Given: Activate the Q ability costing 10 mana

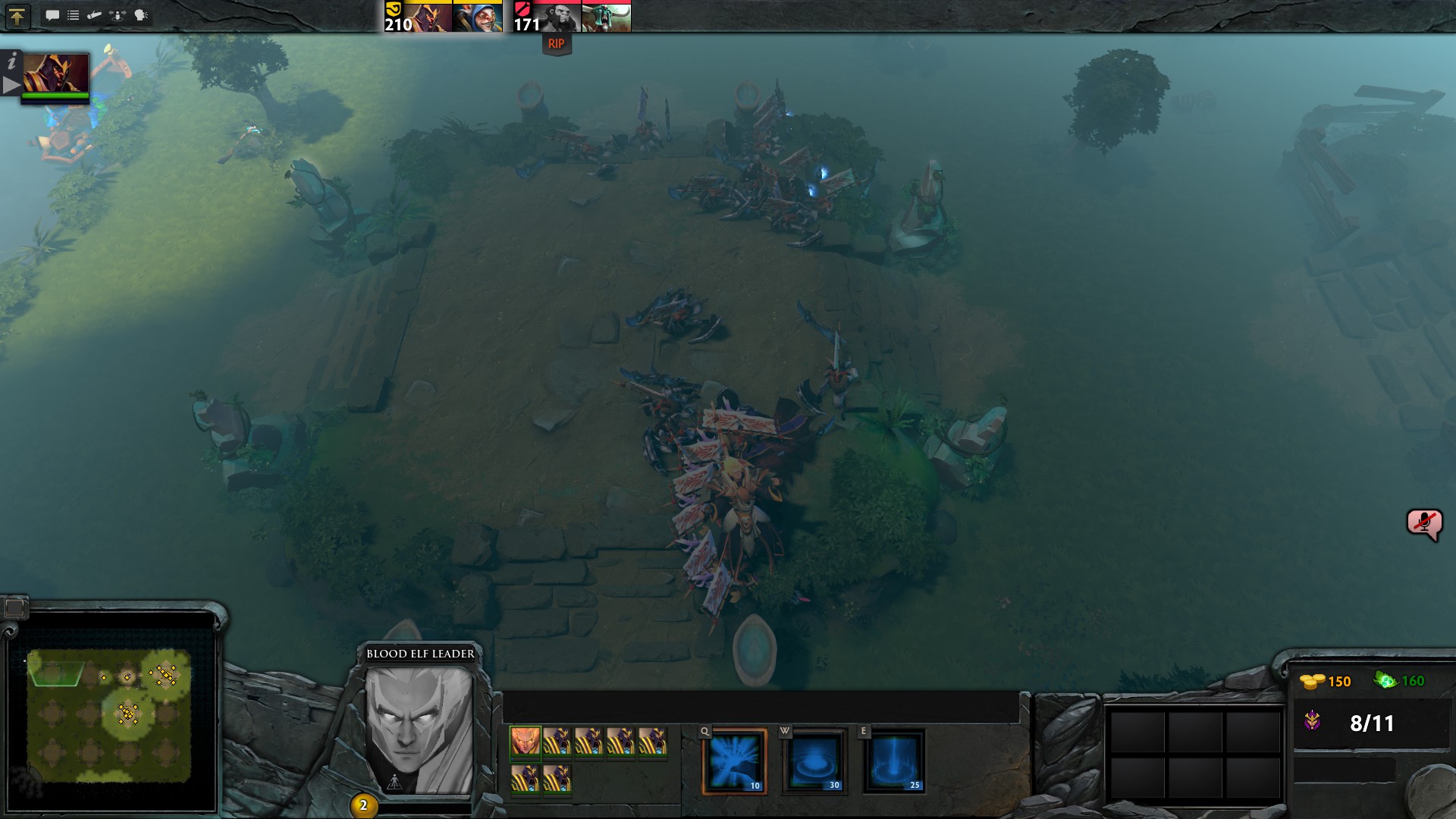Looking at the screenshot, I should 734,761.
